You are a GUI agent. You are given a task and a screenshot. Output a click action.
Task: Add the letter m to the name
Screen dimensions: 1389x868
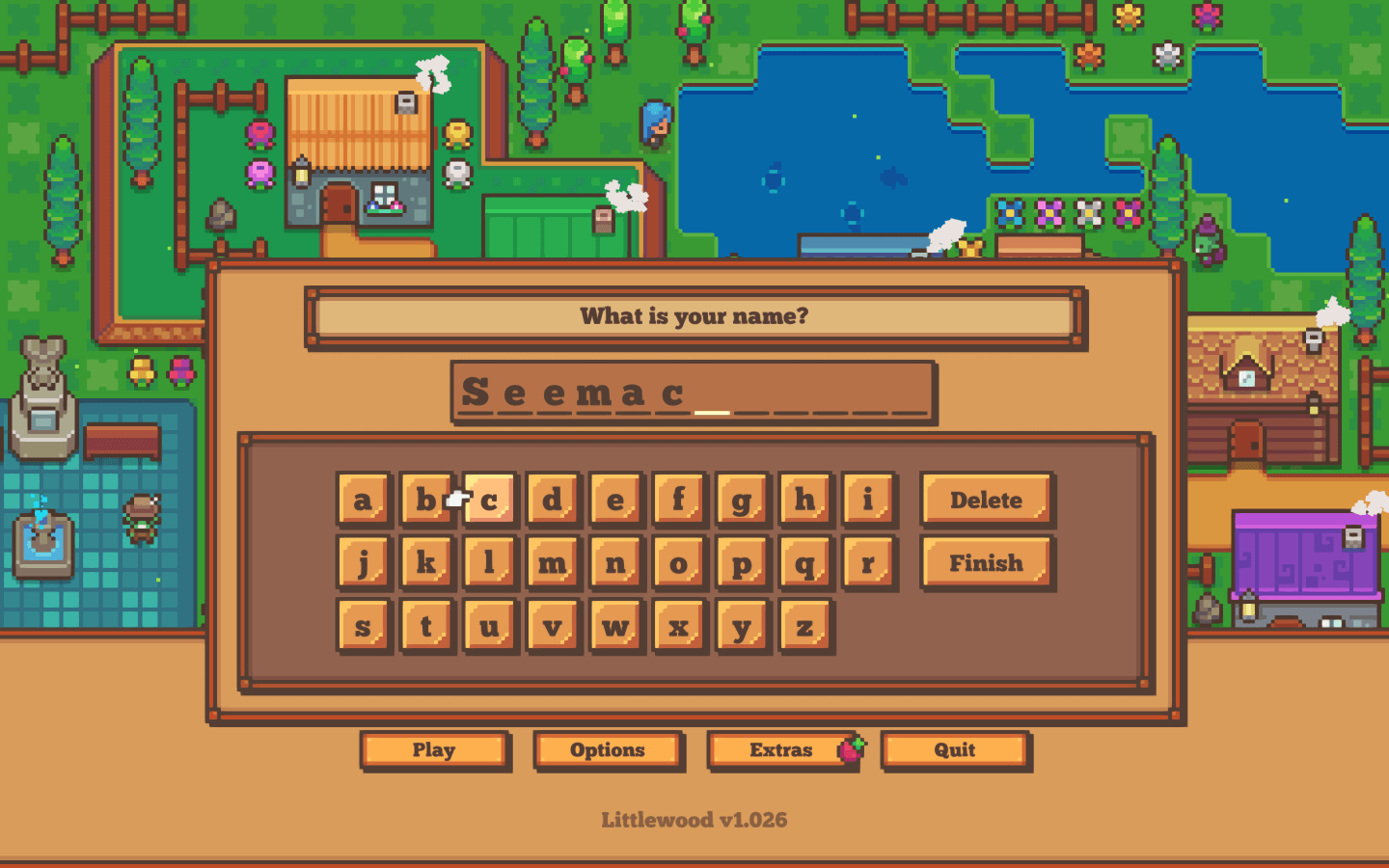pyautogui.click(x=553, y=562)
